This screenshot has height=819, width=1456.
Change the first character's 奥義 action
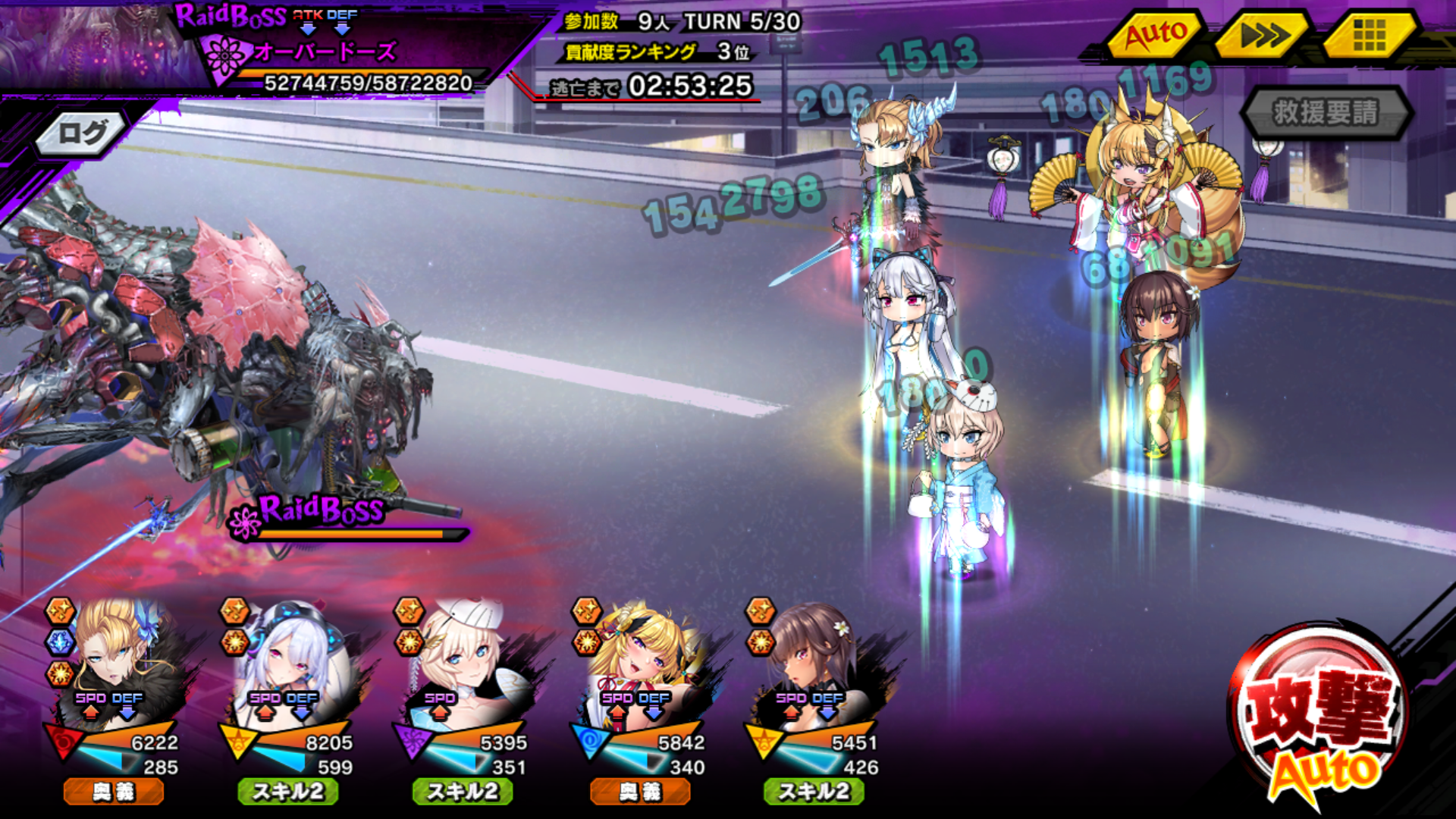(114, 792)
